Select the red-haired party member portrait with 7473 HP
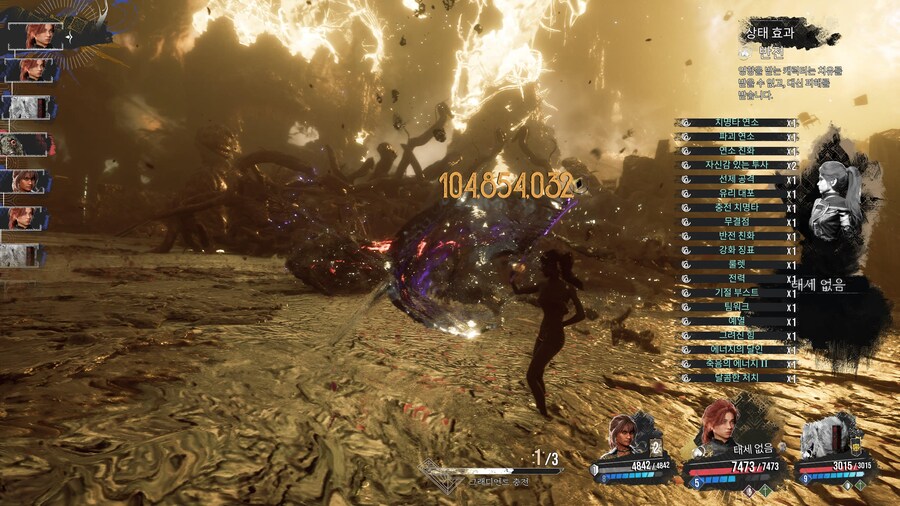900x506 pixels. (719, 425)
